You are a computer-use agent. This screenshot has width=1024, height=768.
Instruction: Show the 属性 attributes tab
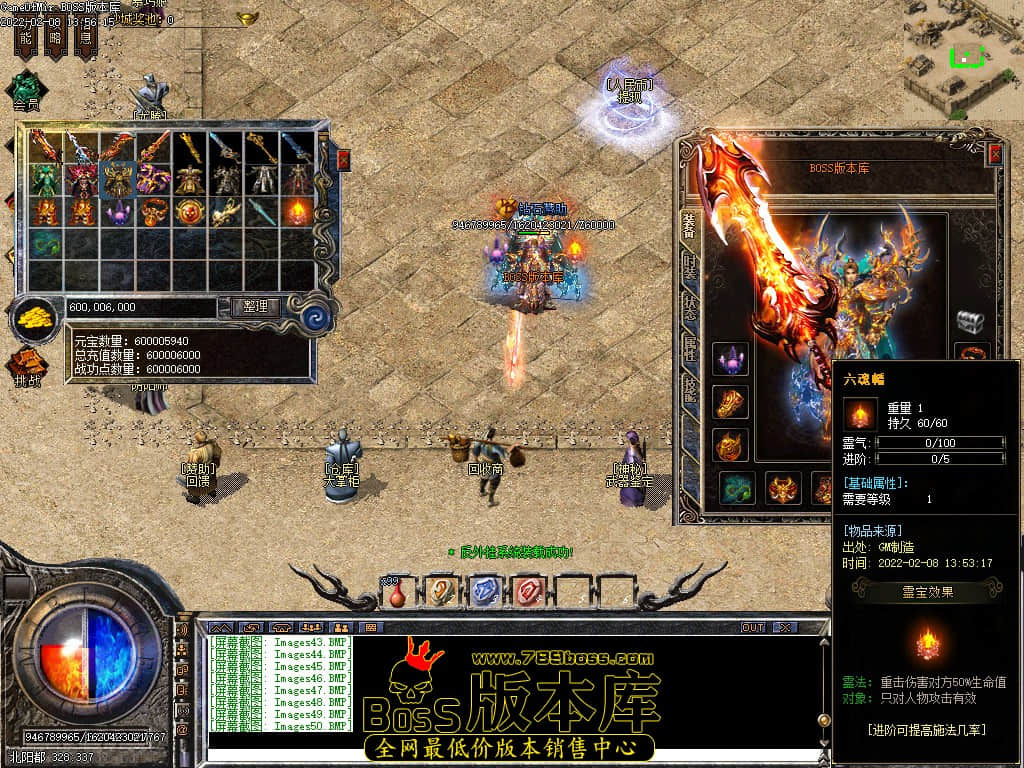689,347
